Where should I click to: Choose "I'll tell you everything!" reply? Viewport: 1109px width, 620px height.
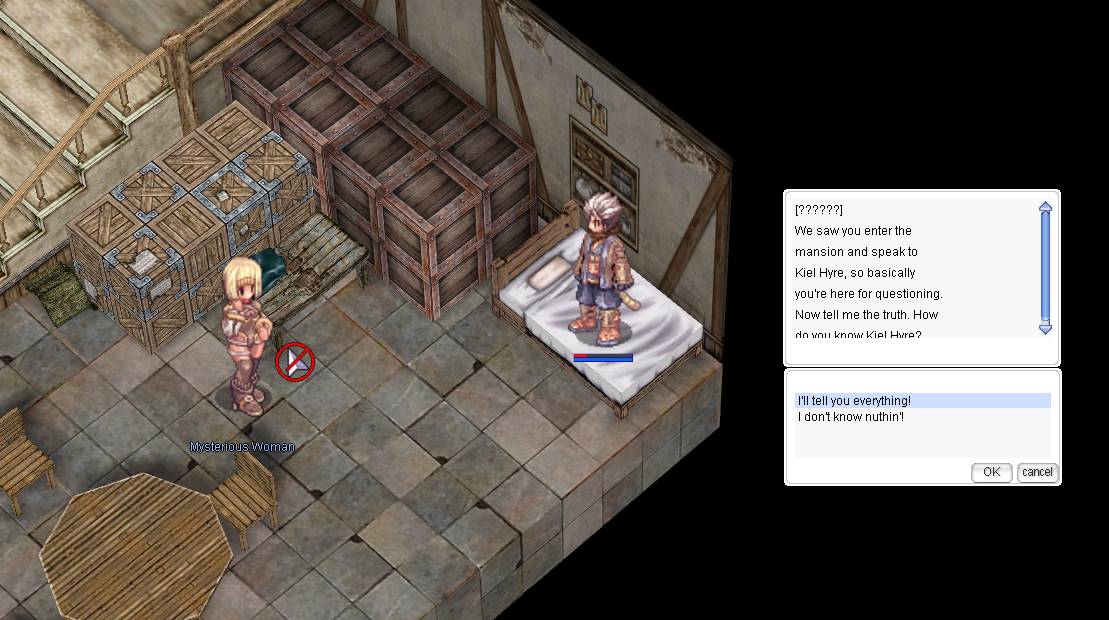tap(854, 401)
